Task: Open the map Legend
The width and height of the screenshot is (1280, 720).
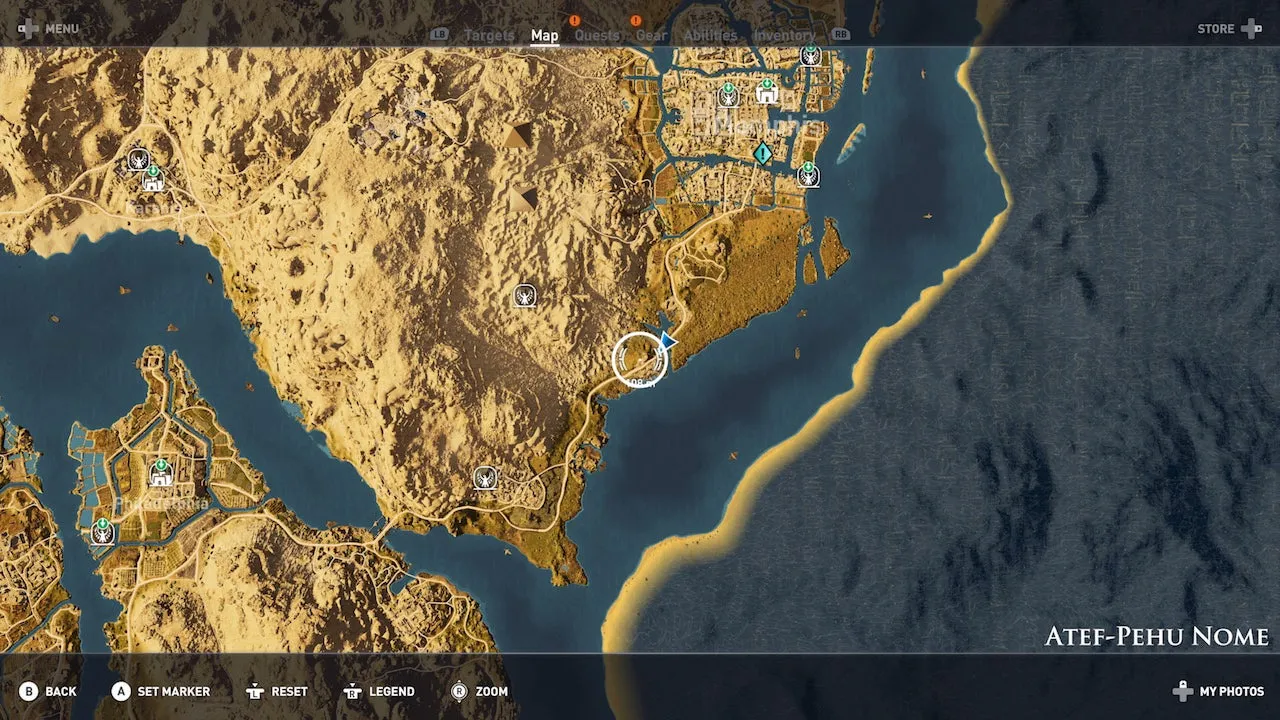Action: (x=378, y=691)
